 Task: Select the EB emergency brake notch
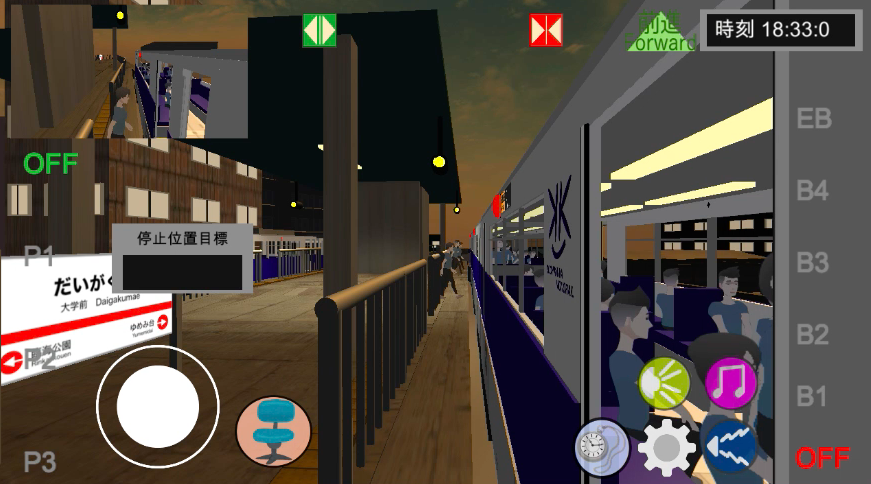pos(813,119)
